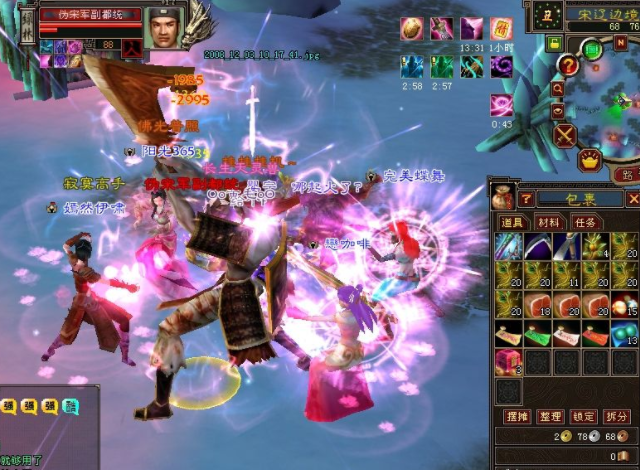Select the 道具 items tab
The height and width of the screenshot is (470, 640).
[512, 222]
